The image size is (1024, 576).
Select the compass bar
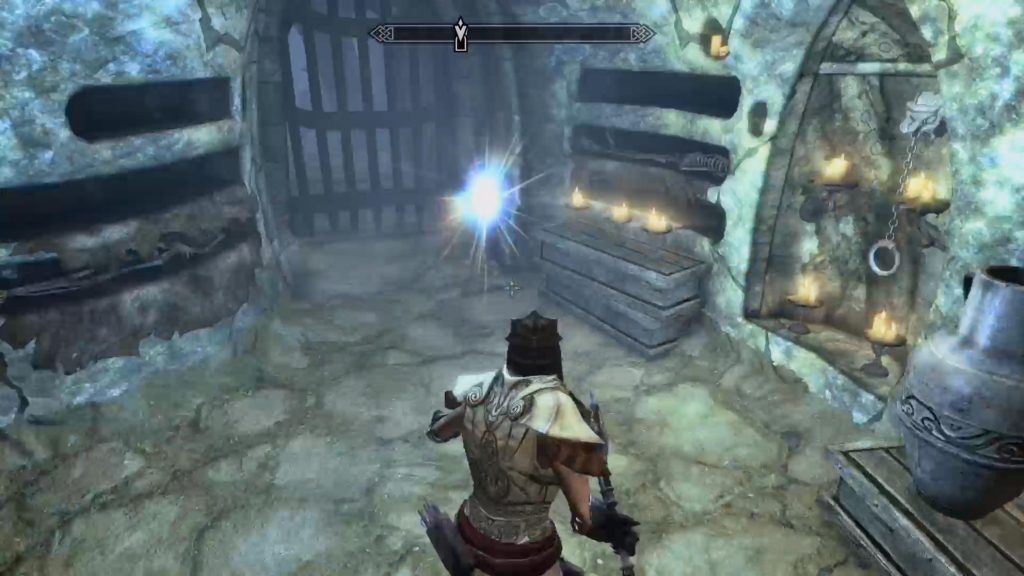pos(560,33)
